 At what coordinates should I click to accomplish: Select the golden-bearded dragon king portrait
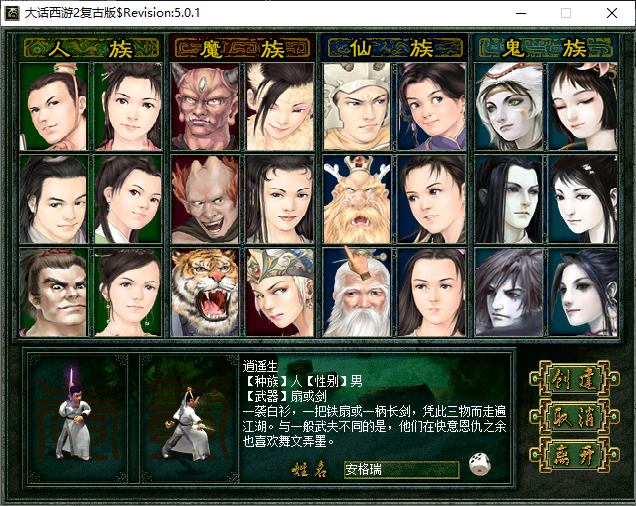358,199
